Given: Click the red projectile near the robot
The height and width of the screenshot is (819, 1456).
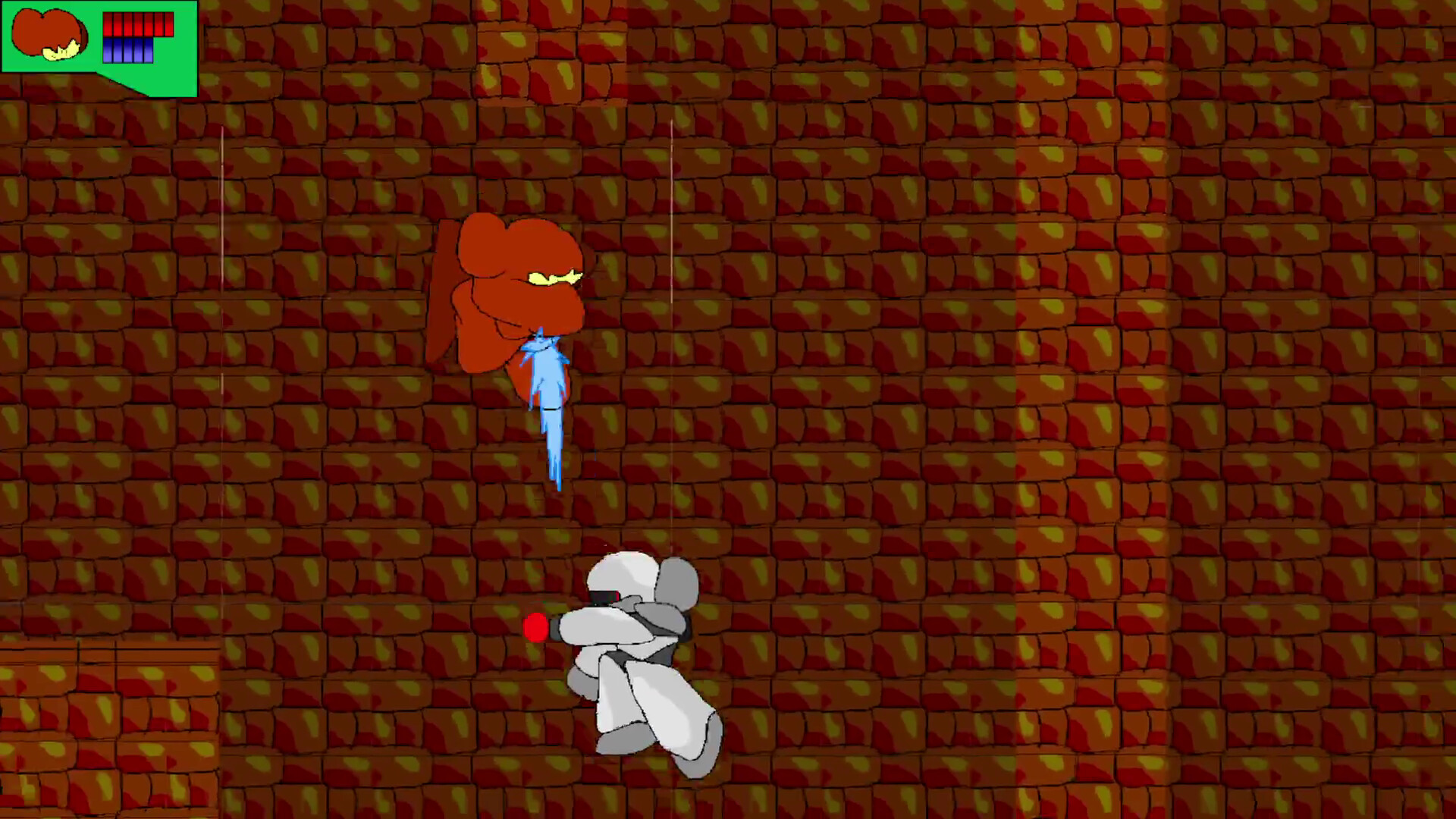Looking at the screenshot, I should [535, 628].
